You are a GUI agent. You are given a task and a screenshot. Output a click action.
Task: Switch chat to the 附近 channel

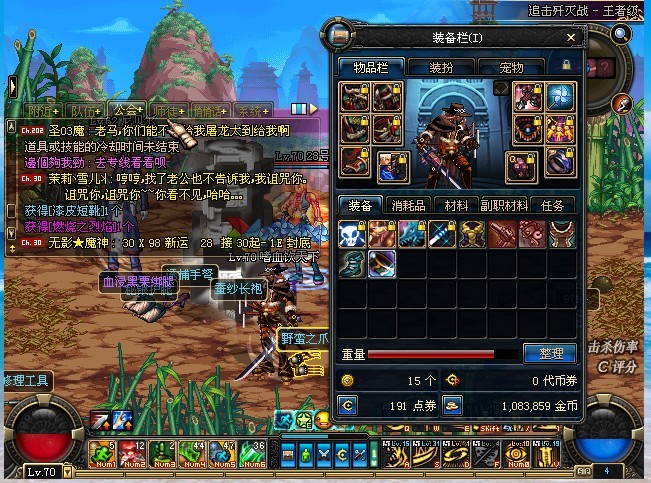tap(42, 110)
